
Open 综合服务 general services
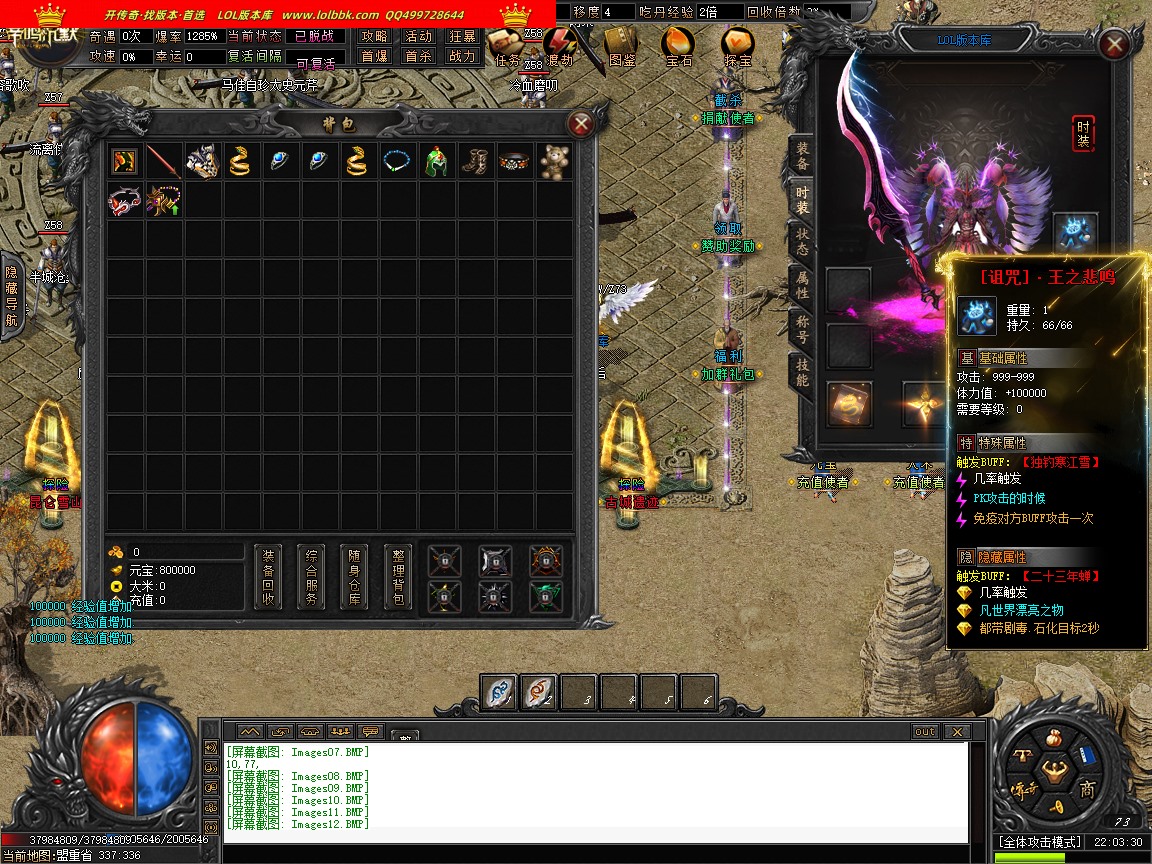point(311,577)
